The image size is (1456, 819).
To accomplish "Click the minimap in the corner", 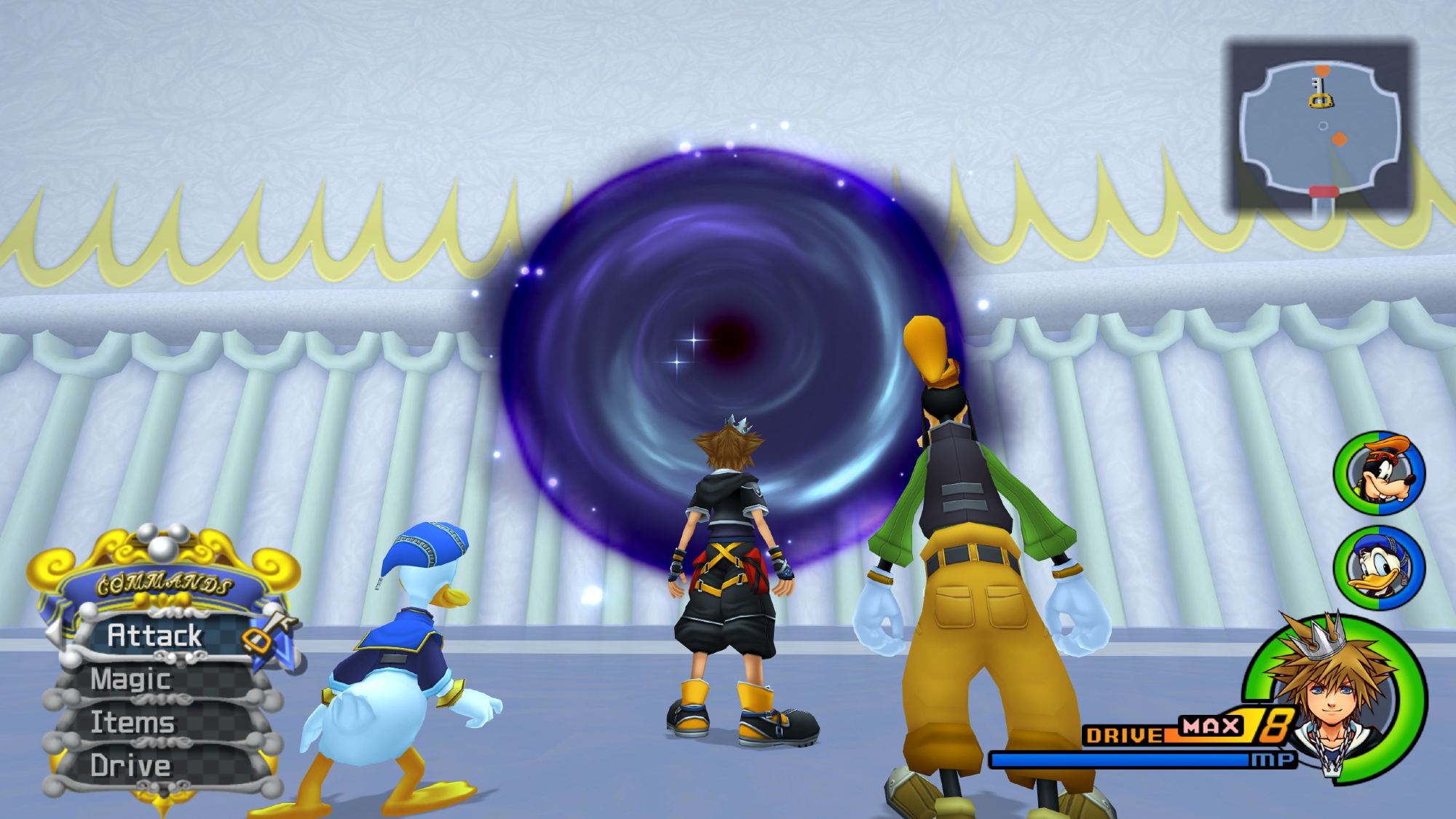I will click(1321, 127).
